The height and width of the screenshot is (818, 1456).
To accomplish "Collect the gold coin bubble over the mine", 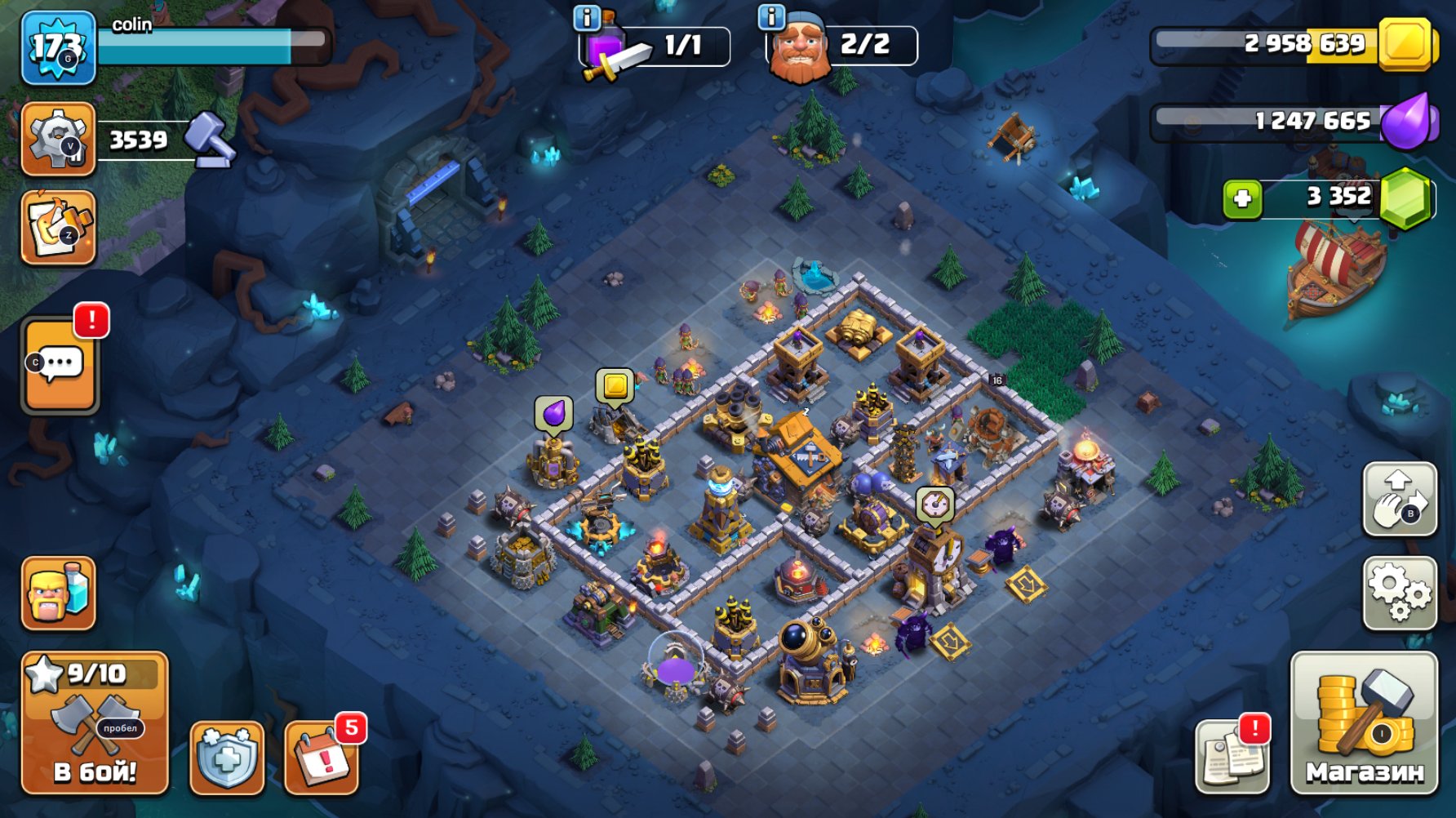I will tap(615, 386).
